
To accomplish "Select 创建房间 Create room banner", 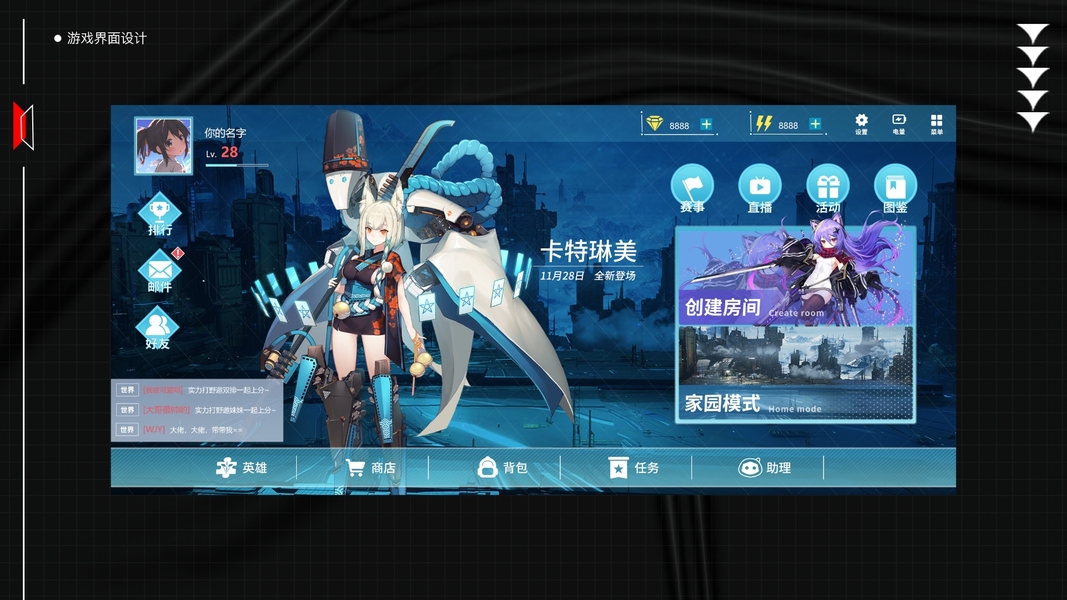I will pos(795,277).
